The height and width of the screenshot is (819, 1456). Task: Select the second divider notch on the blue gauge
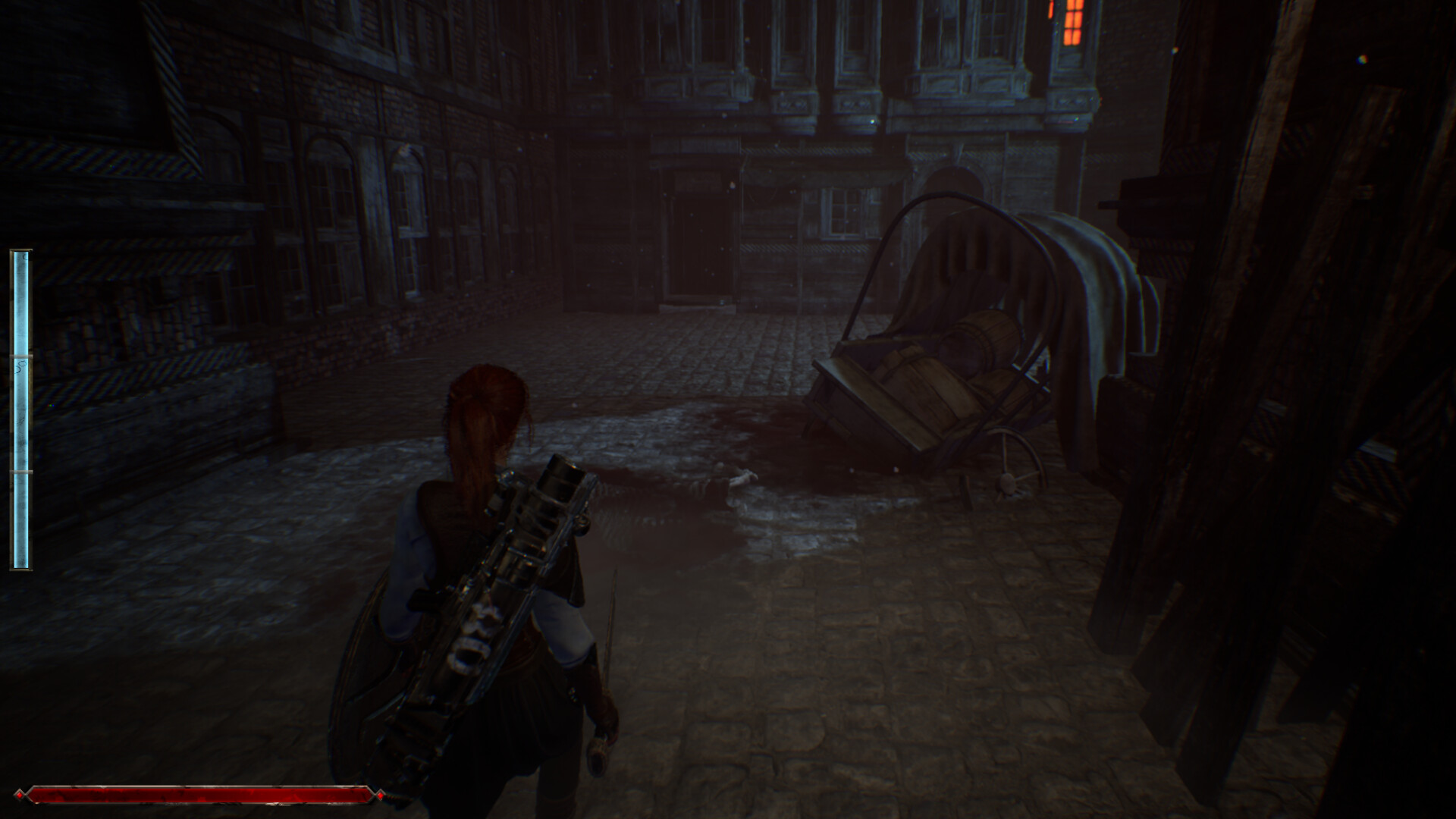[x=21, y=472]
